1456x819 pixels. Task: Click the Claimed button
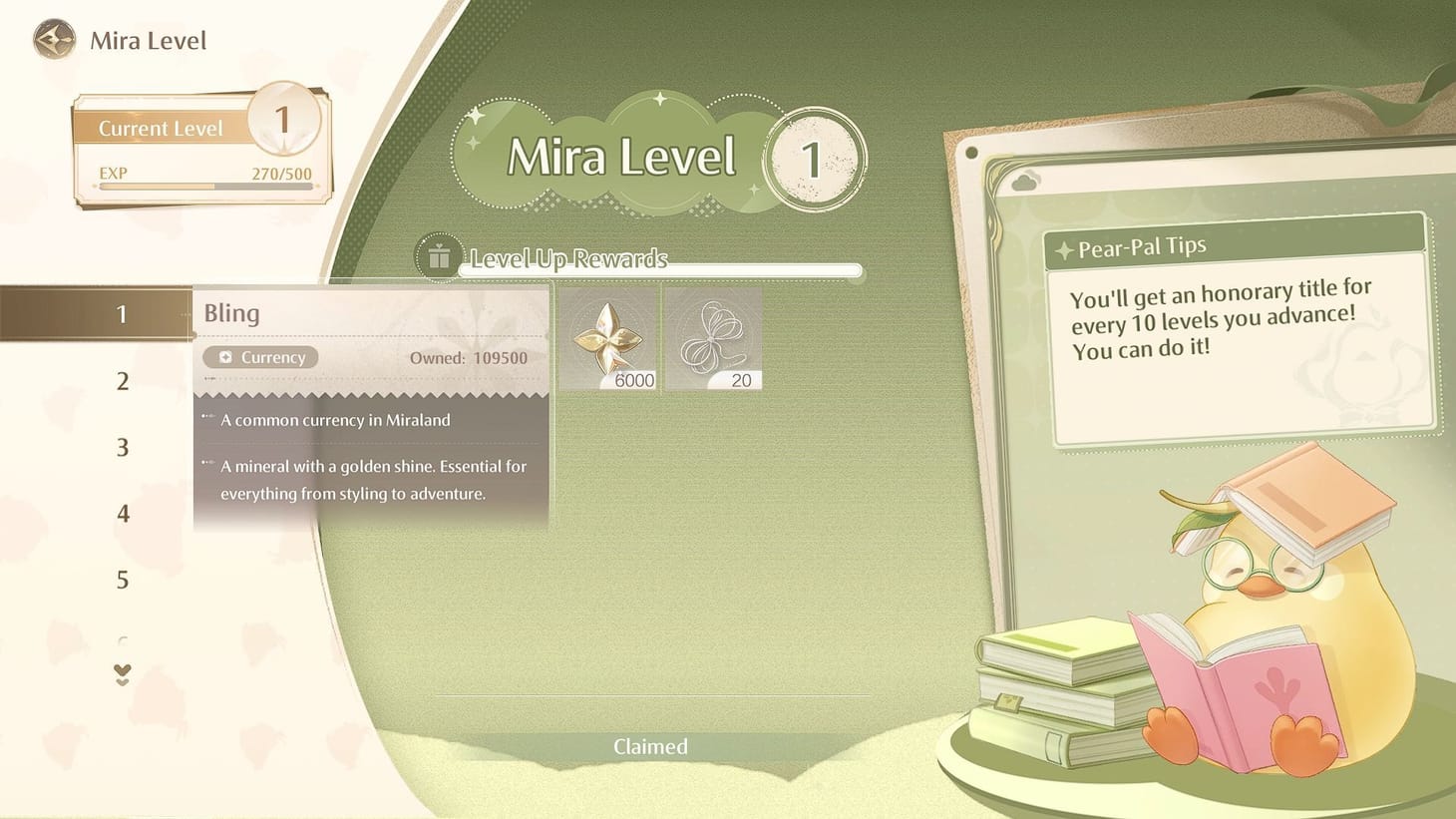click(x=650, y=746)
